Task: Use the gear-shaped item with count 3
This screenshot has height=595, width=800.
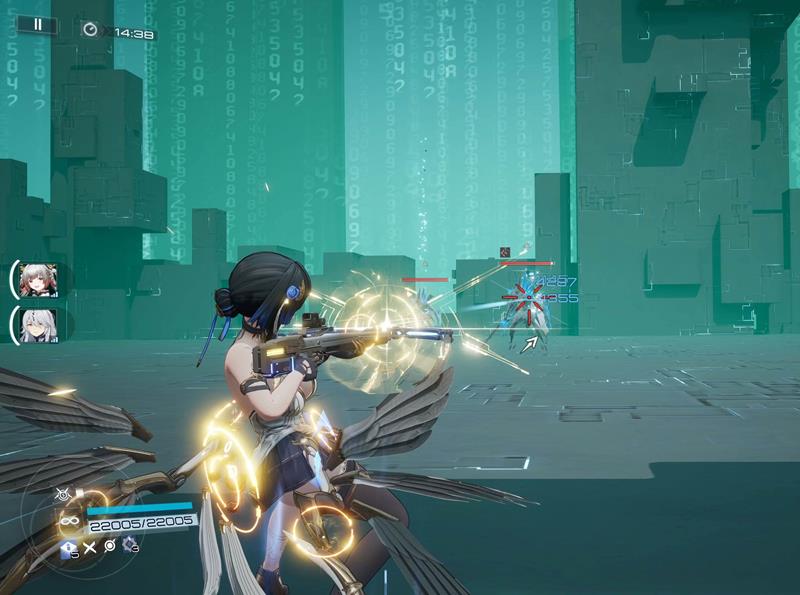Action: click(129, 545)
